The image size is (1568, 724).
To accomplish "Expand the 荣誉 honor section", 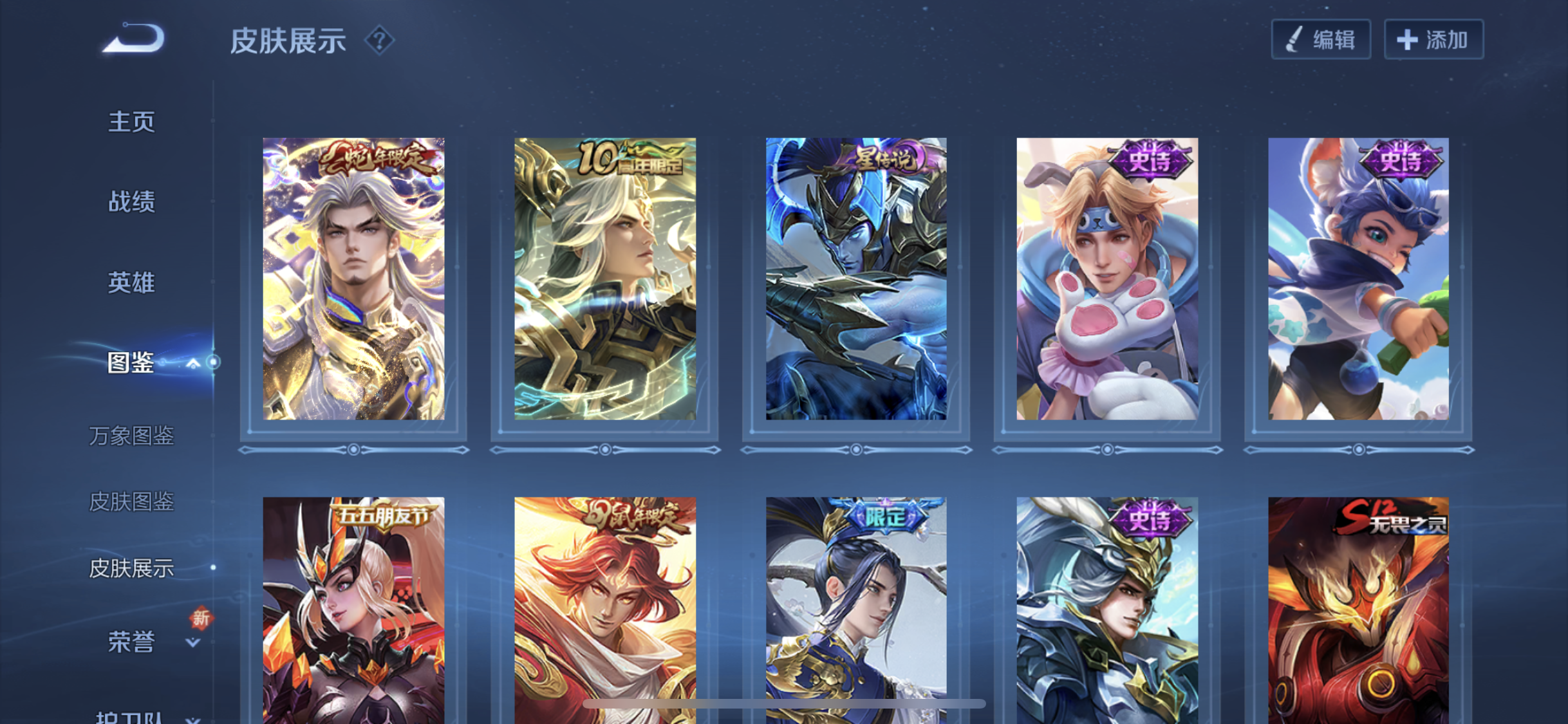I will (192, 642).
